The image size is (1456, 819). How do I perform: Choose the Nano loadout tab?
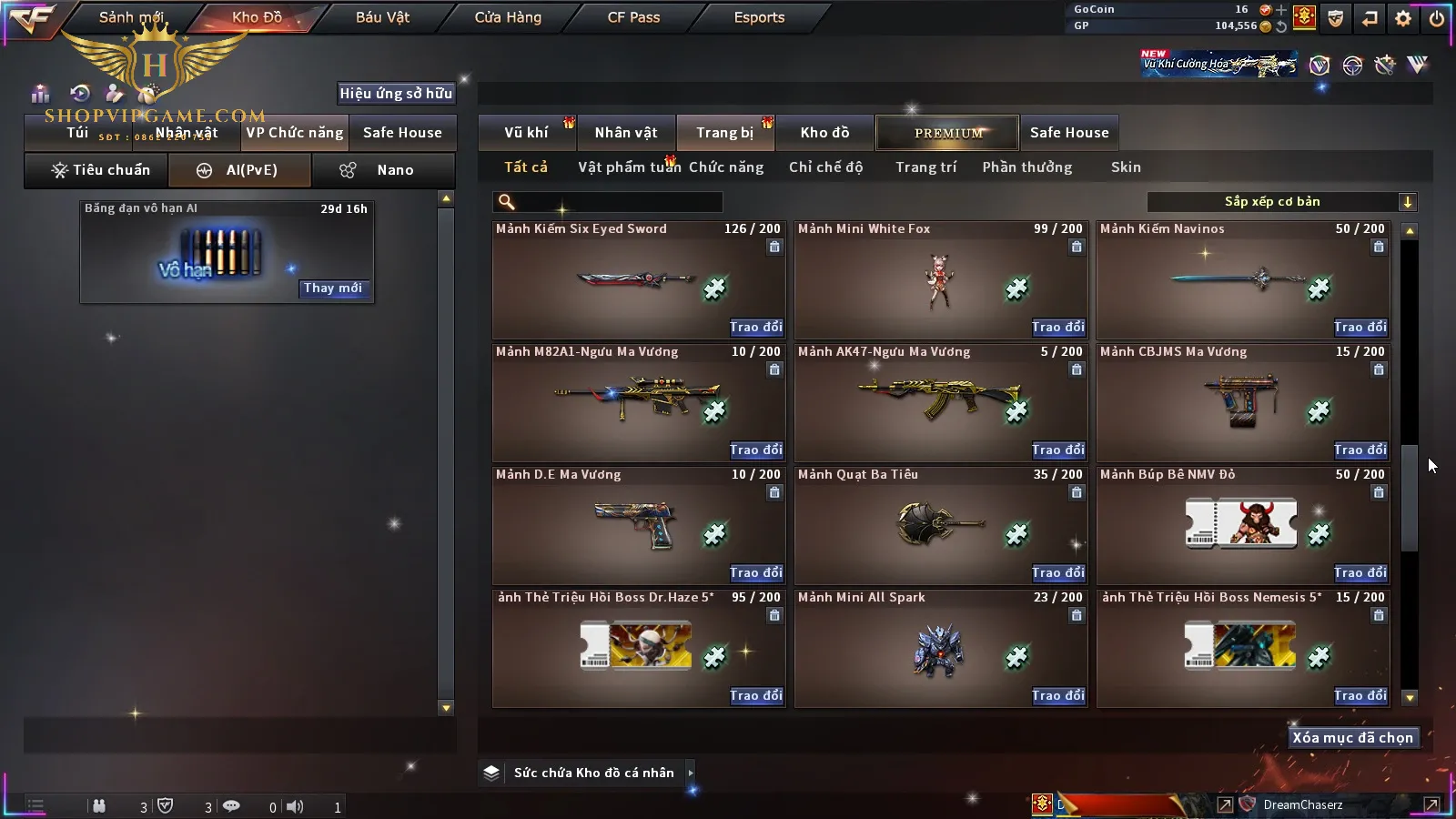[x=383, y=170]
